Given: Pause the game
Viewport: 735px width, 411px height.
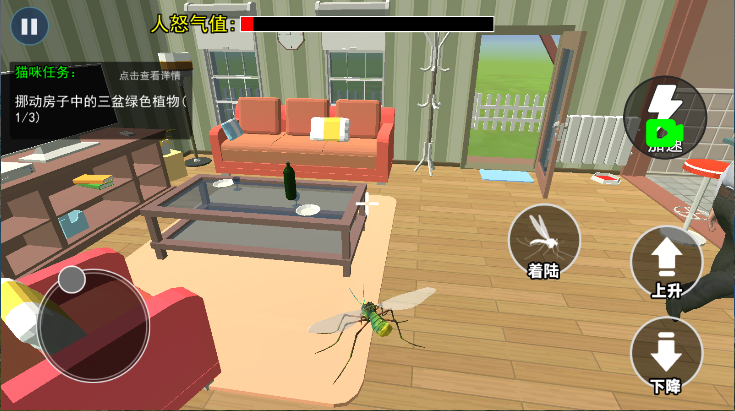Looking at the screenshot, I should [x=30, y=25].
